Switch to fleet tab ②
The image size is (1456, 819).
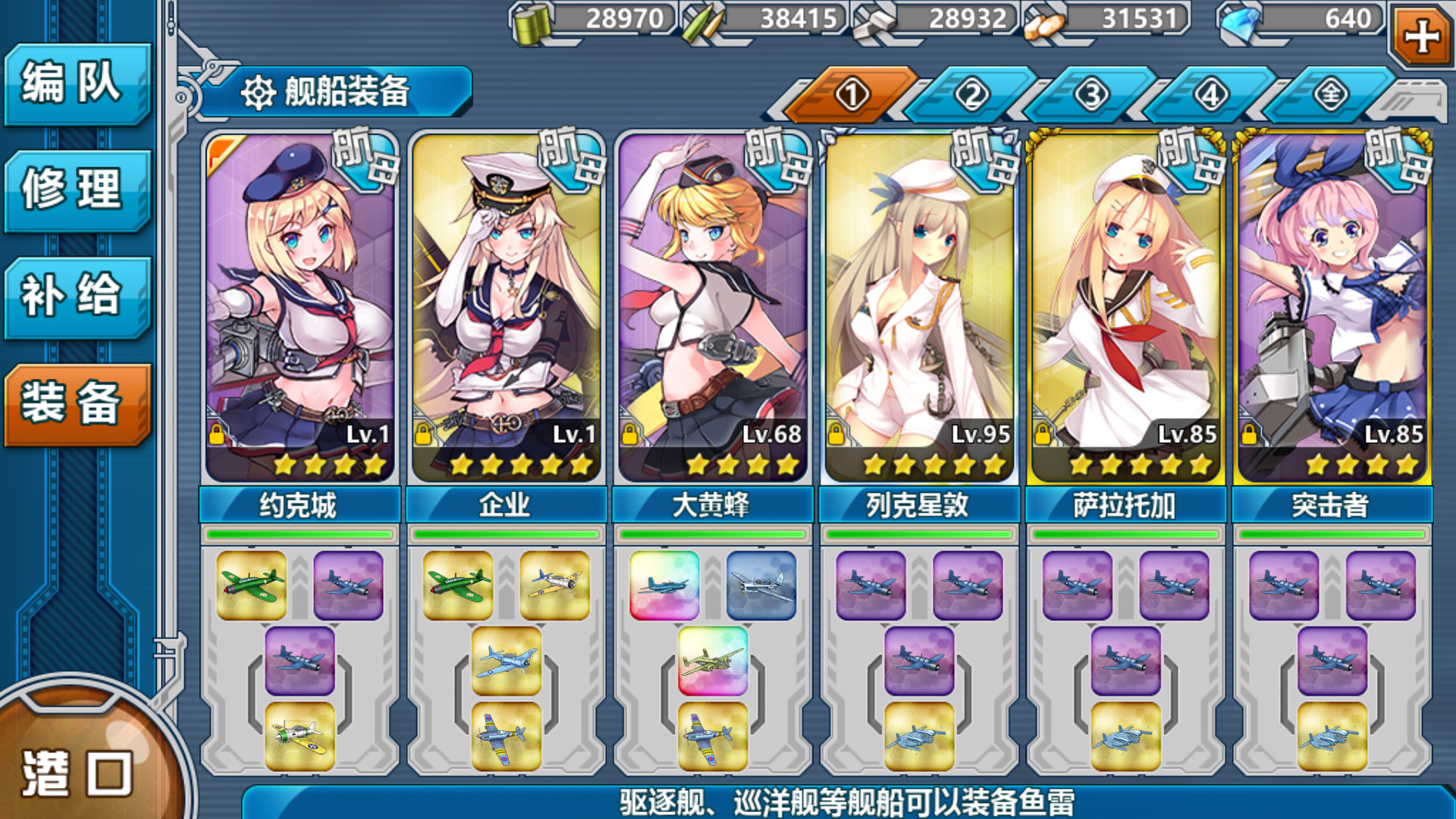(x=973, y=93)
